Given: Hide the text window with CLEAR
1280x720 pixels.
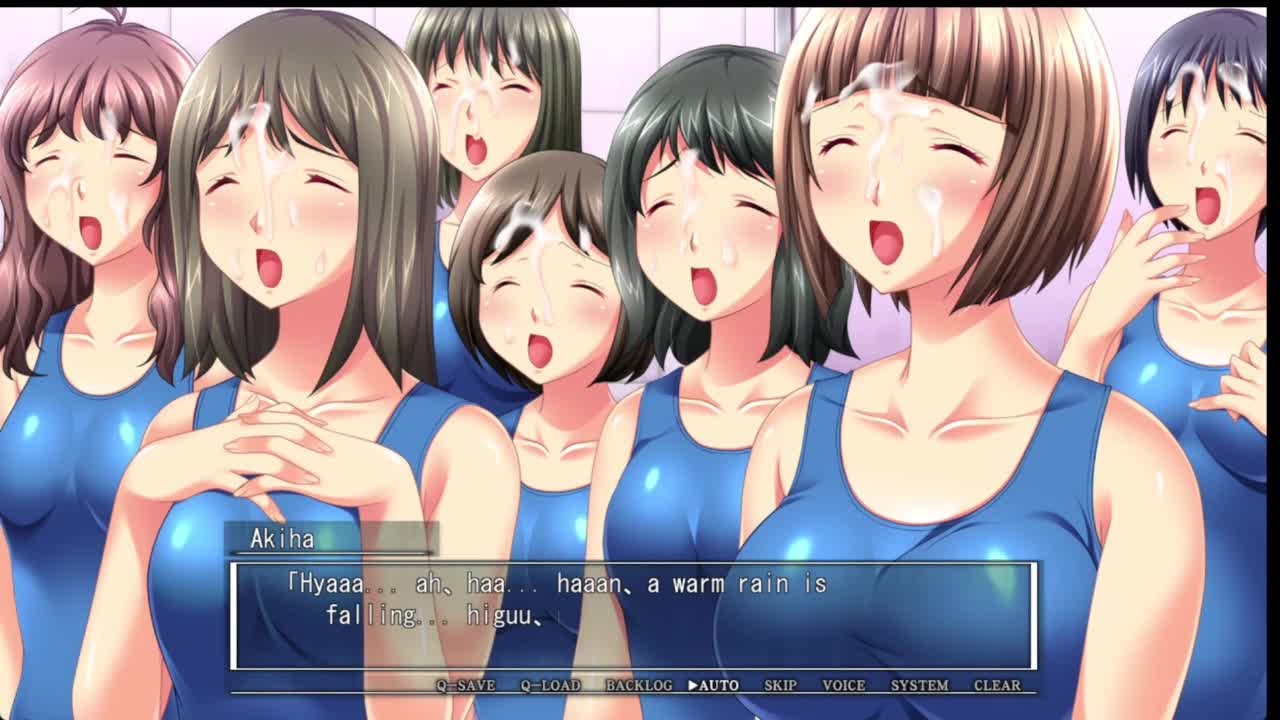Looking at the screenshot, I should [997, 685].
